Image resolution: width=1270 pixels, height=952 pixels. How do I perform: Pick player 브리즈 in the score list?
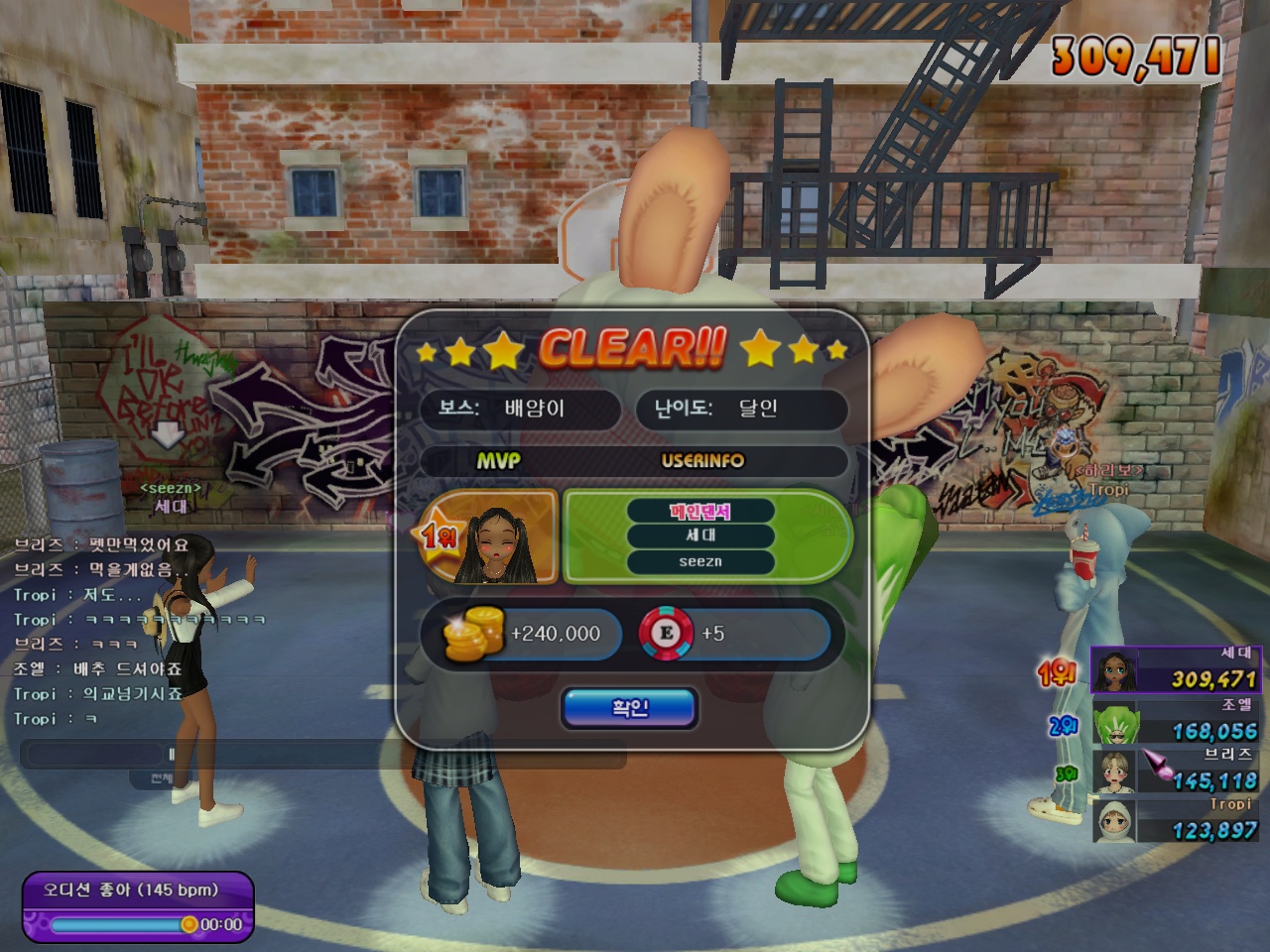[1175, 771]
